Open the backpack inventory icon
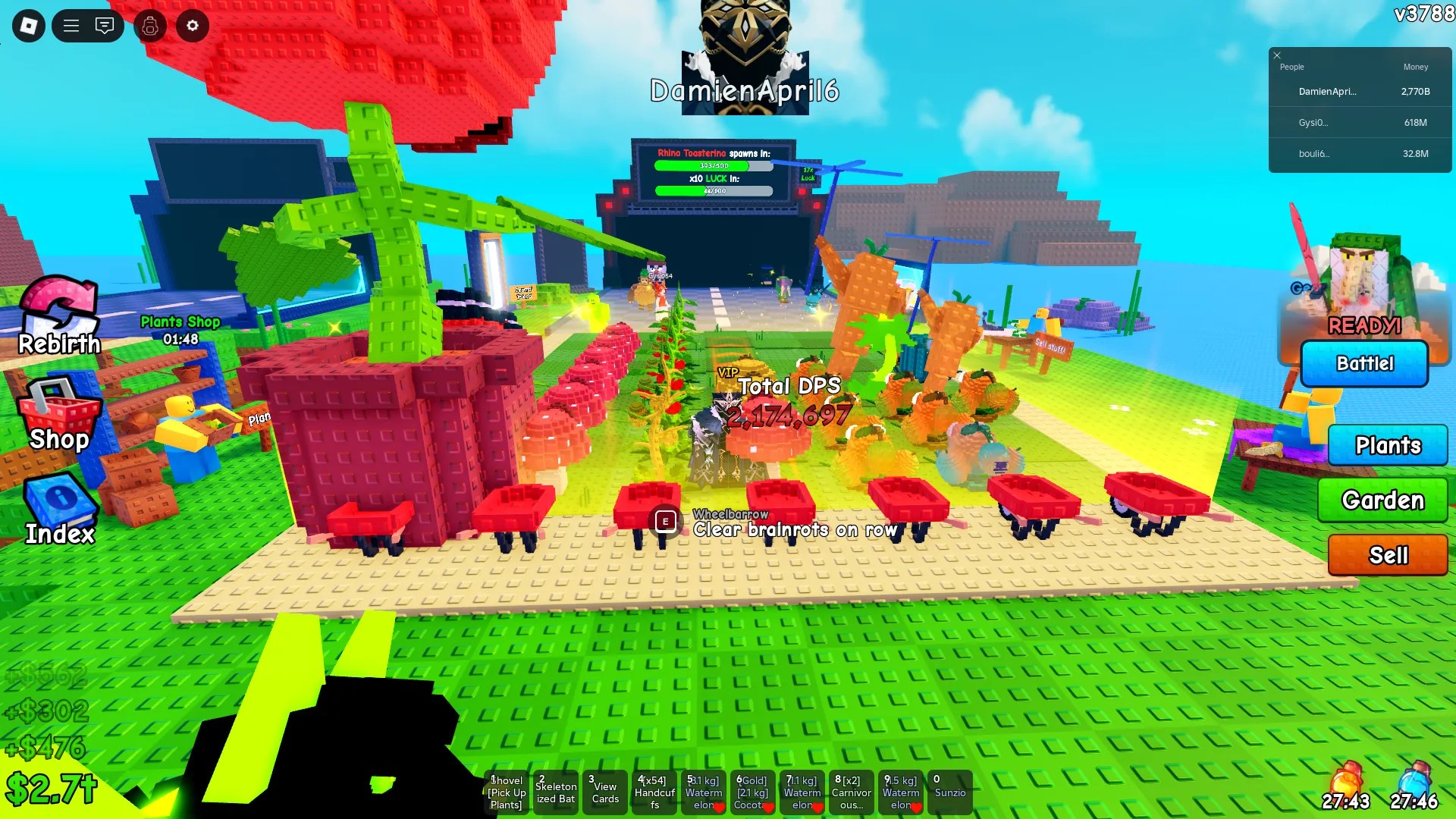1456x819 pixels. (149, 26)
